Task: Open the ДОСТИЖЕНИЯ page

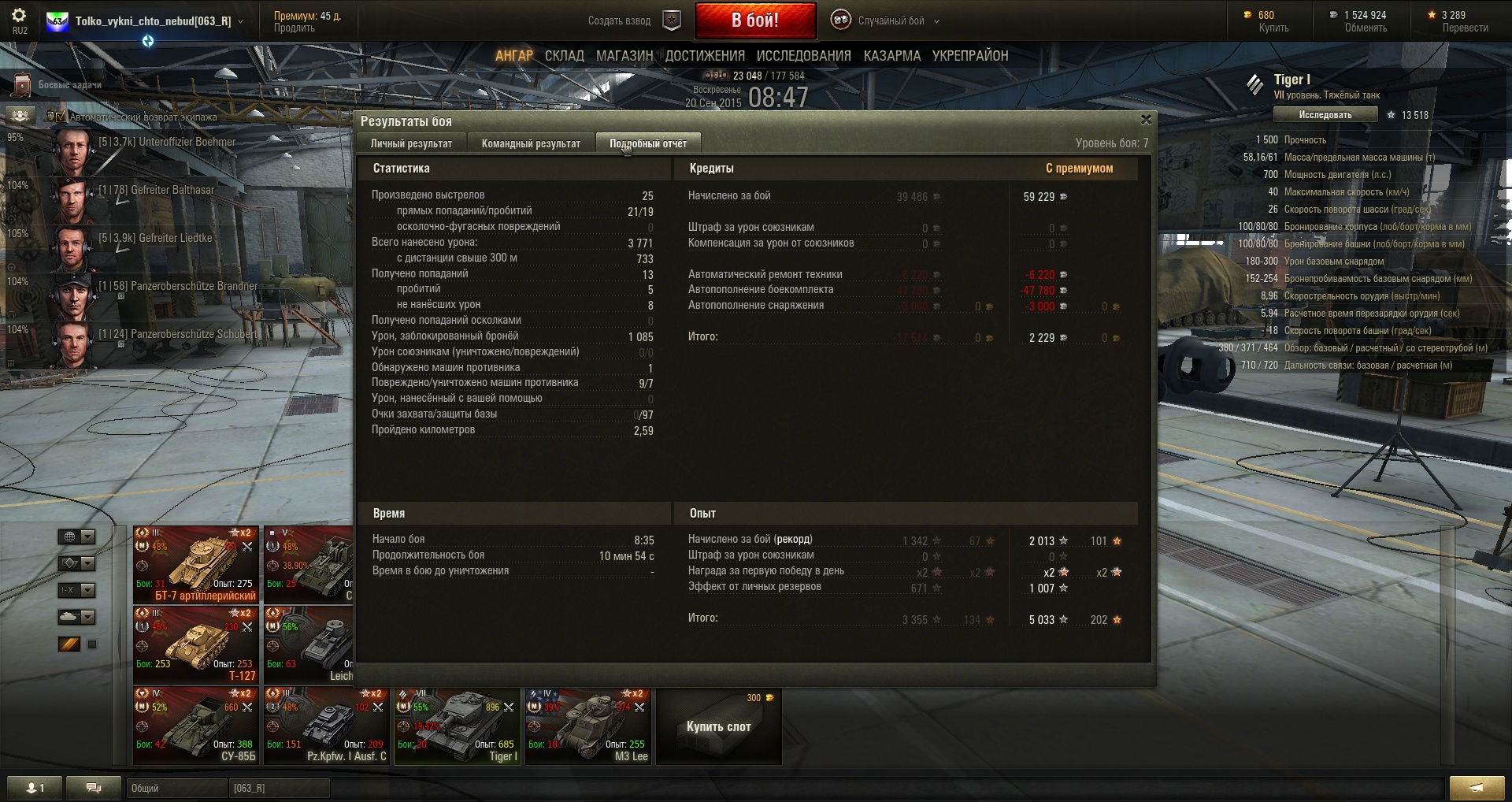Action: tap(705, 56)
